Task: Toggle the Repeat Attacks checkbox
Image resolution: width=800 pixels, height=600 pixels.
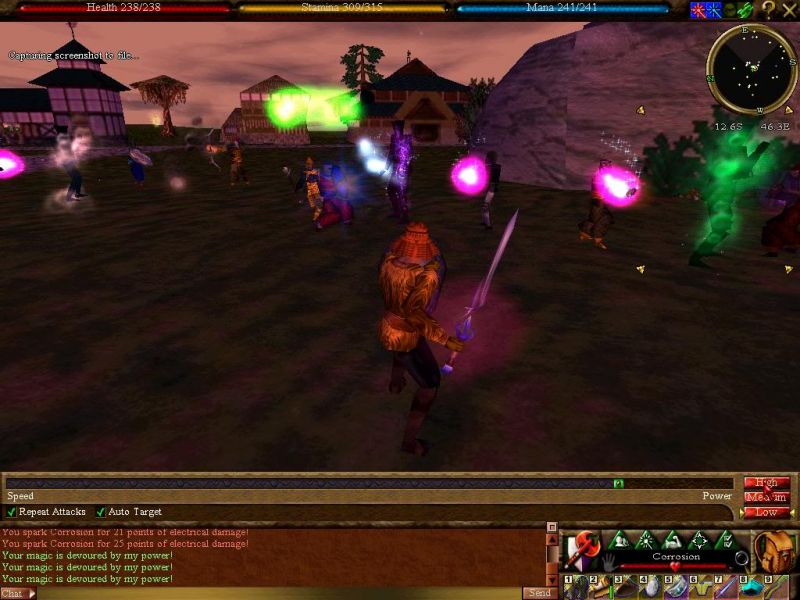Action: tap(12, 512)
